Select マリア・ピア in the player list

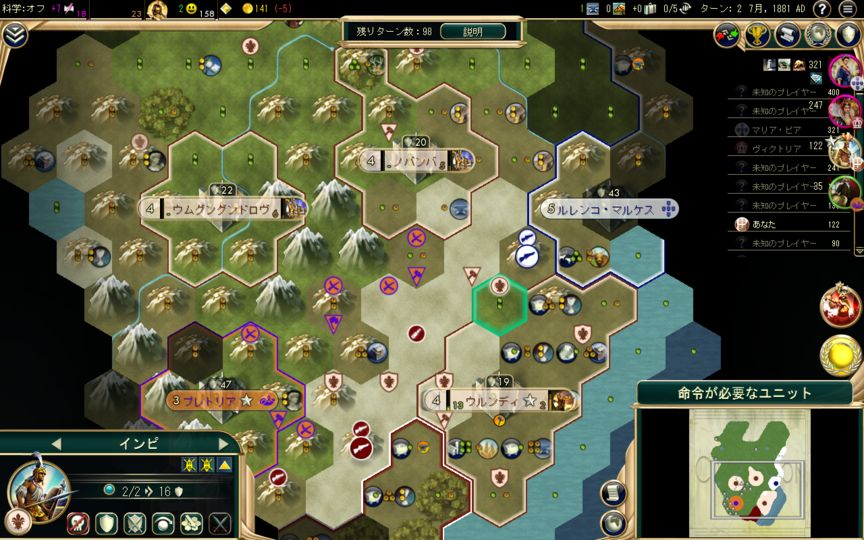(777, 129)
